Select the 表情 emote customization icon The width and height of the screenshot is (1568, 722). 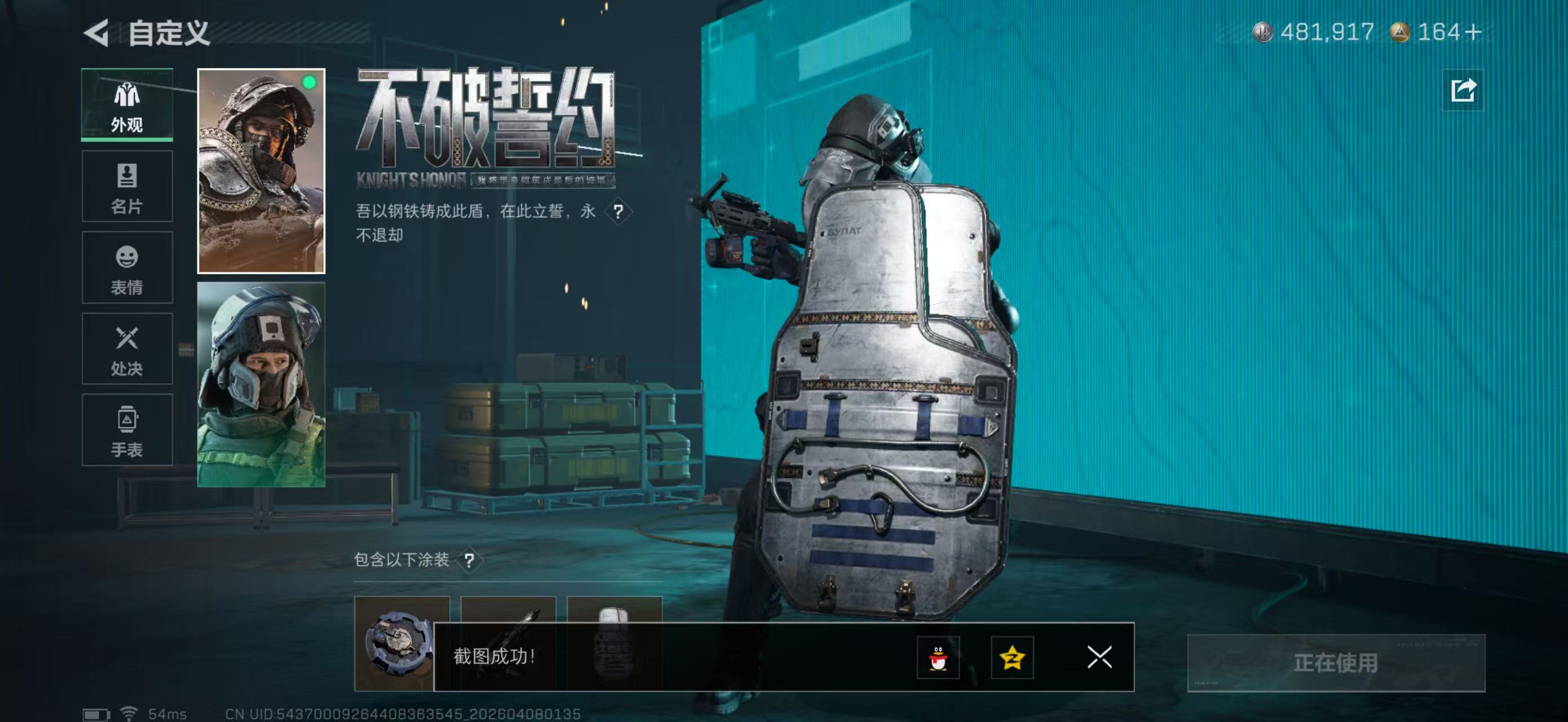pyautogui.click(x=127, y=268)
